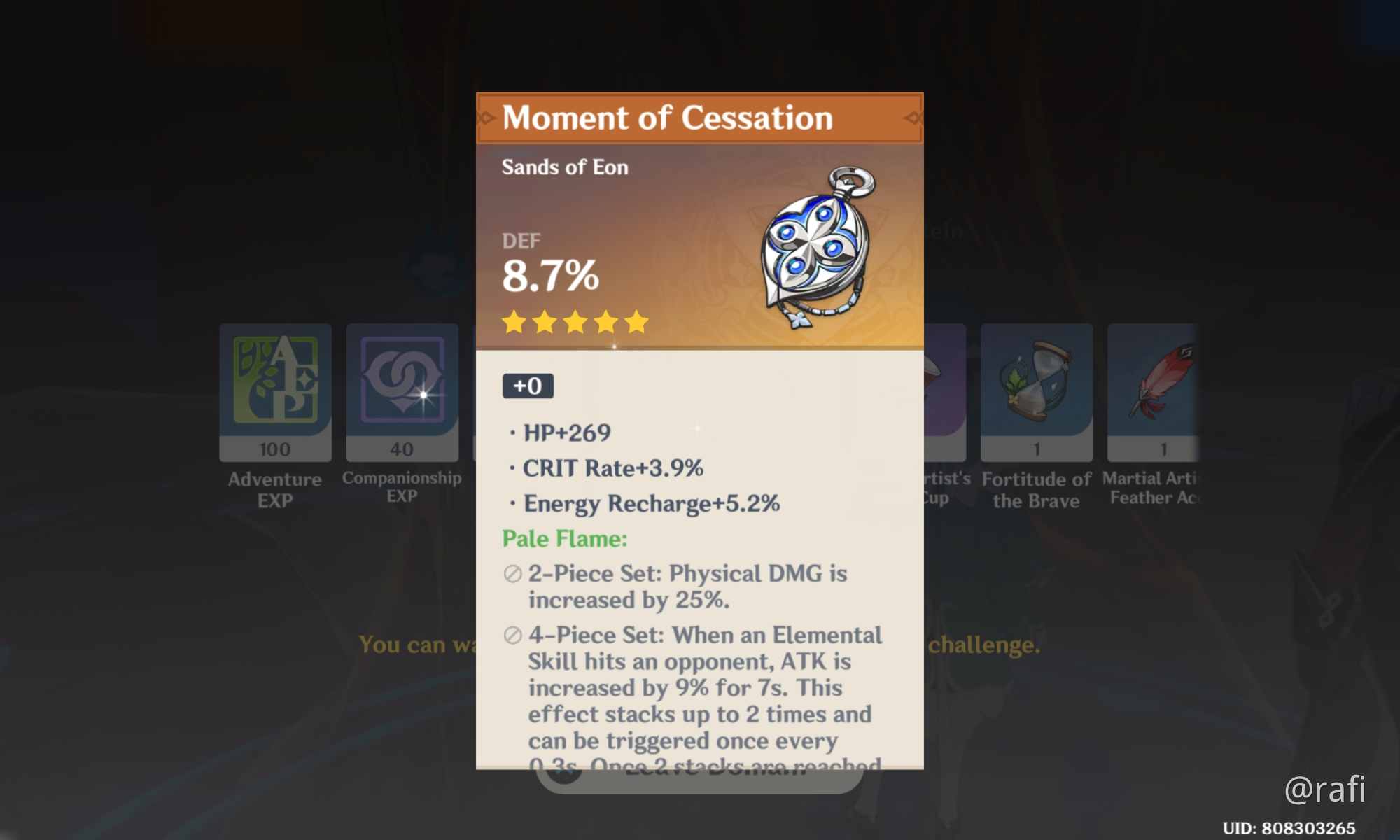Select the Adventure EXP reward icon
1400x840 pixels.
pos(275,392)
